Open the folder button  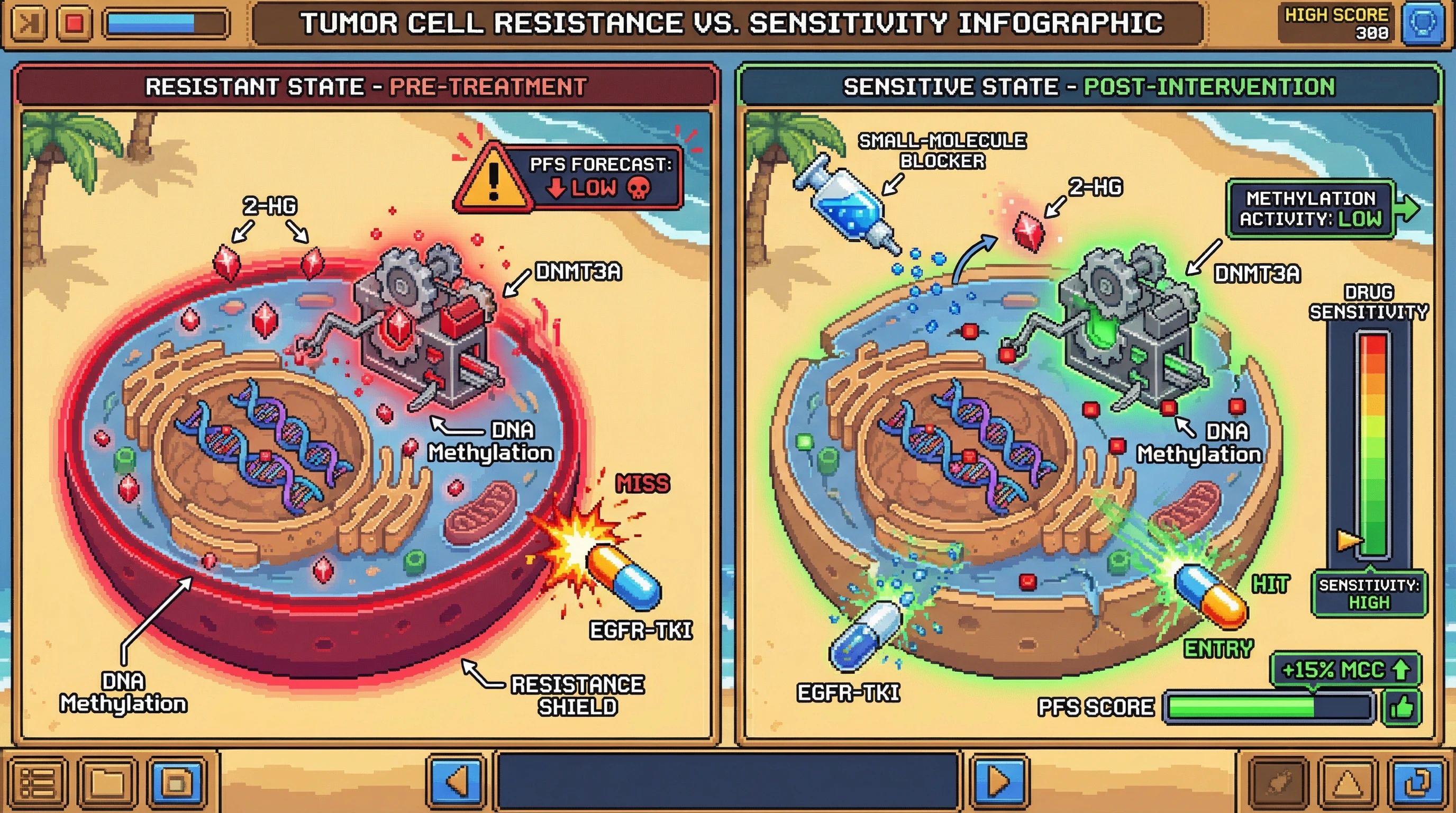tap(107, 783)
